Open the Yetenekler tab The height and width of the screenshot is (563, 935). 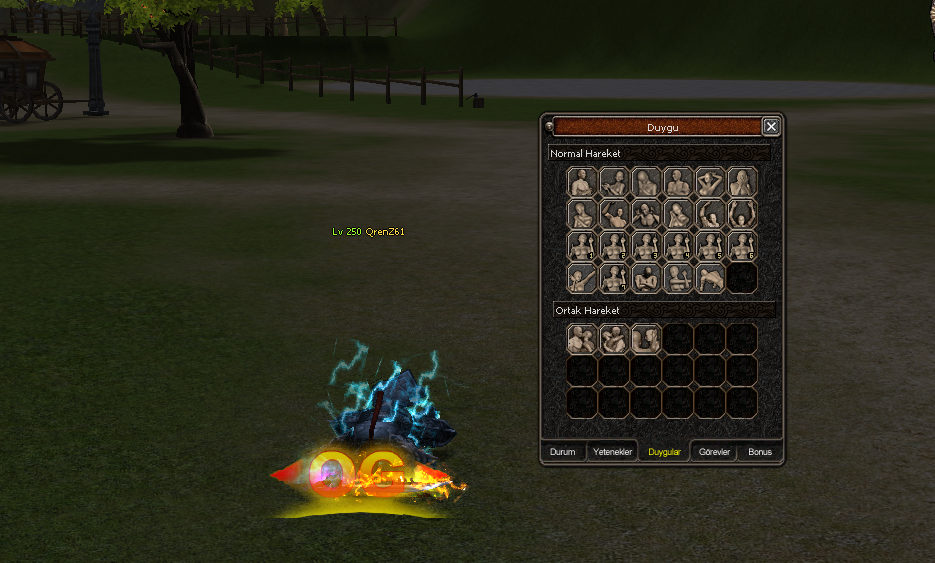tap(613, 452)
